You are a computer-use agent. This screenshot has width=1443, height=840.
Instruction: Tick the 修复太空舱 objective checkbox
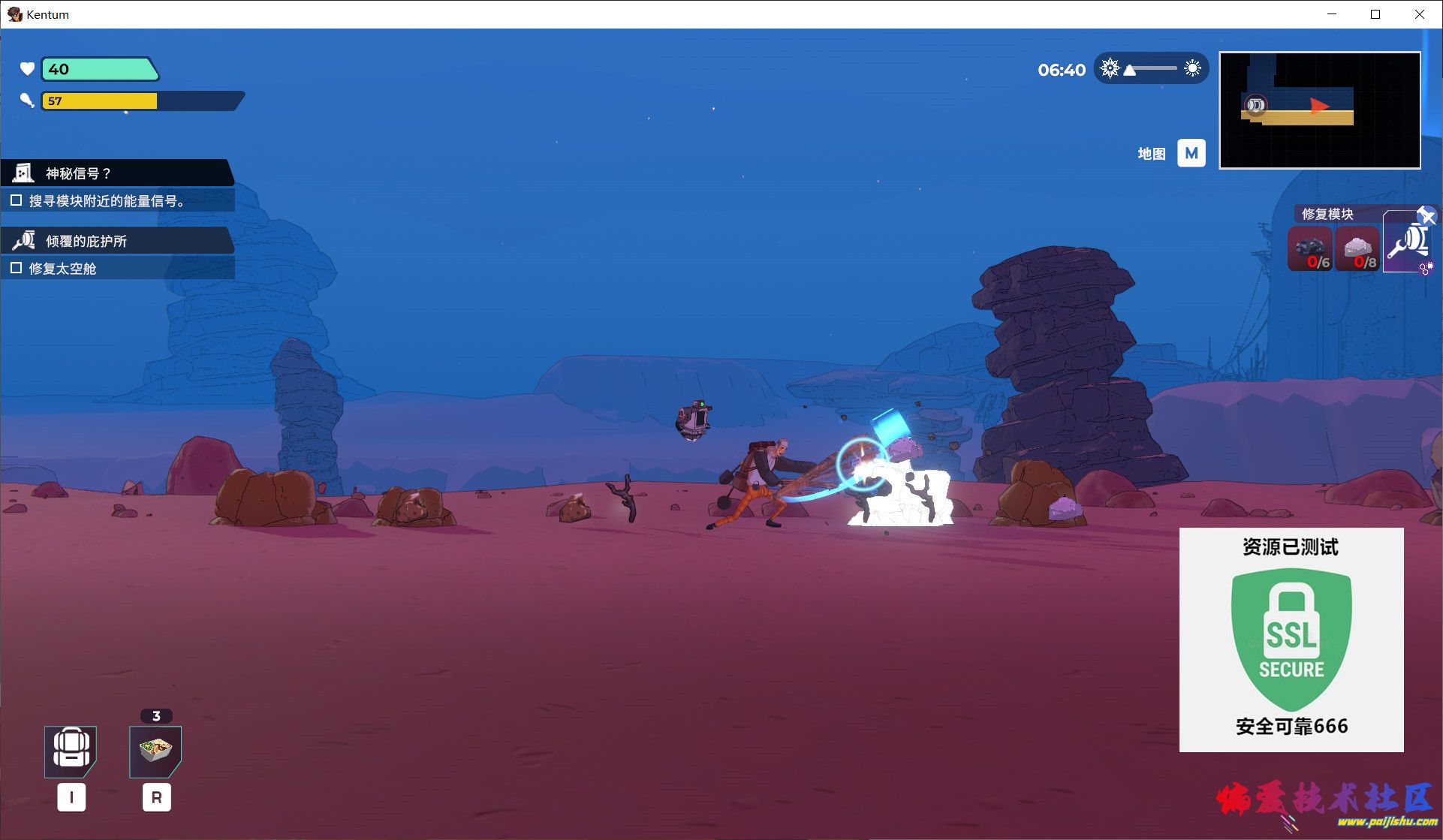click(x=16, y=268)
